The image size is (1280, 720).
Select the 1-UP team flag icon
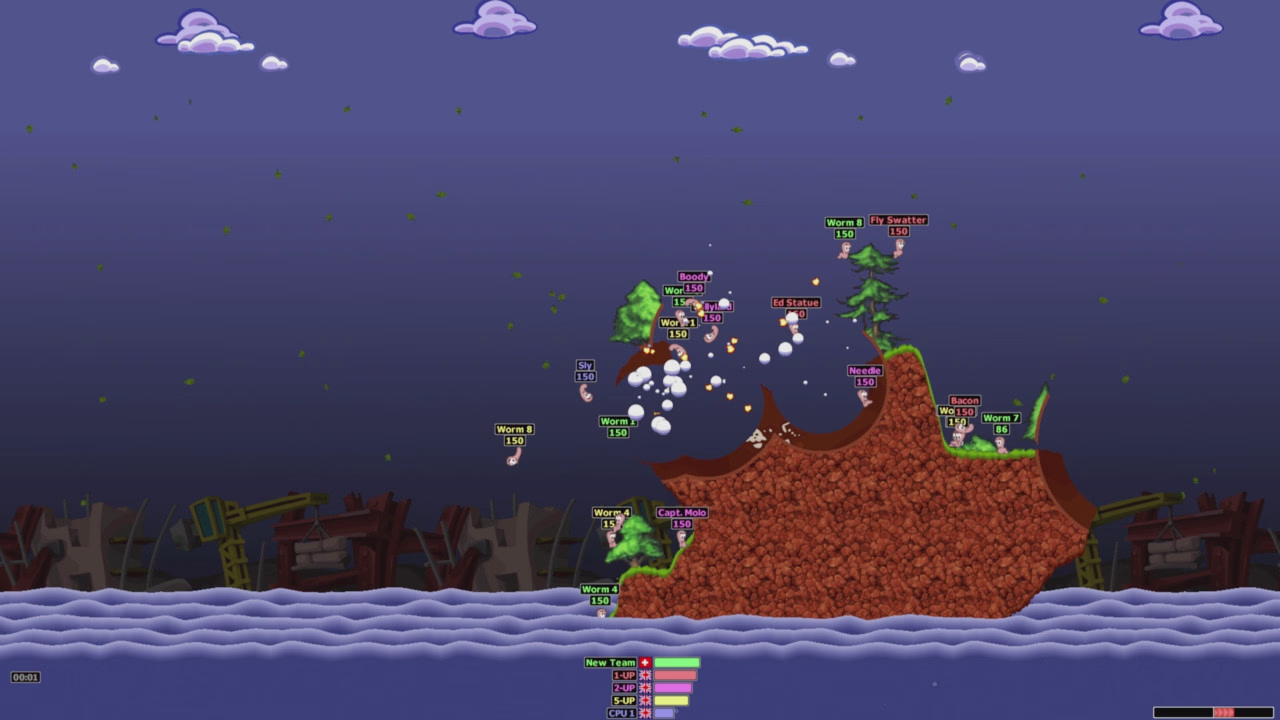645,675
